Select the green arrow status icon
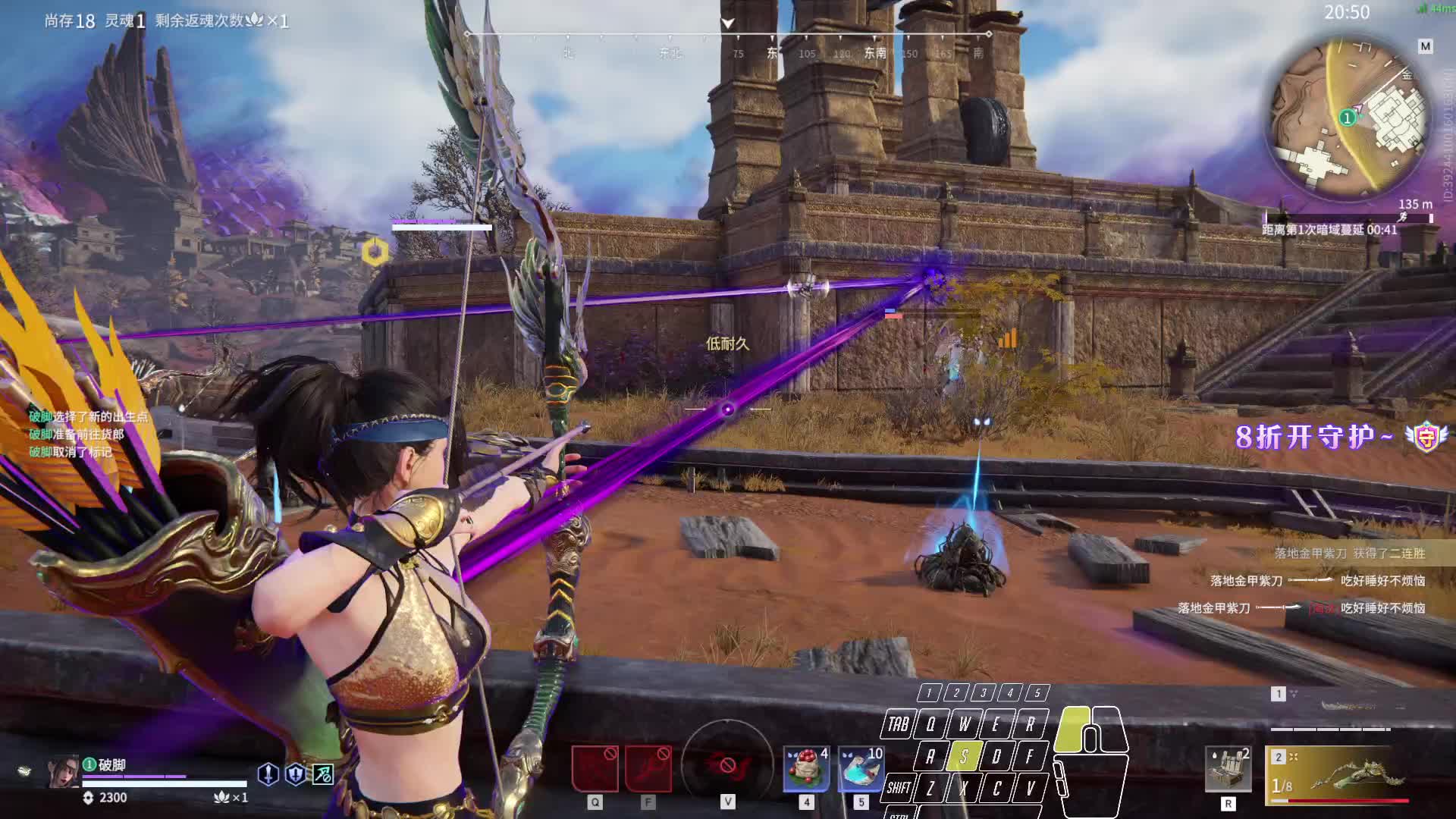1456x819 pixels. (x=323, y=773)
